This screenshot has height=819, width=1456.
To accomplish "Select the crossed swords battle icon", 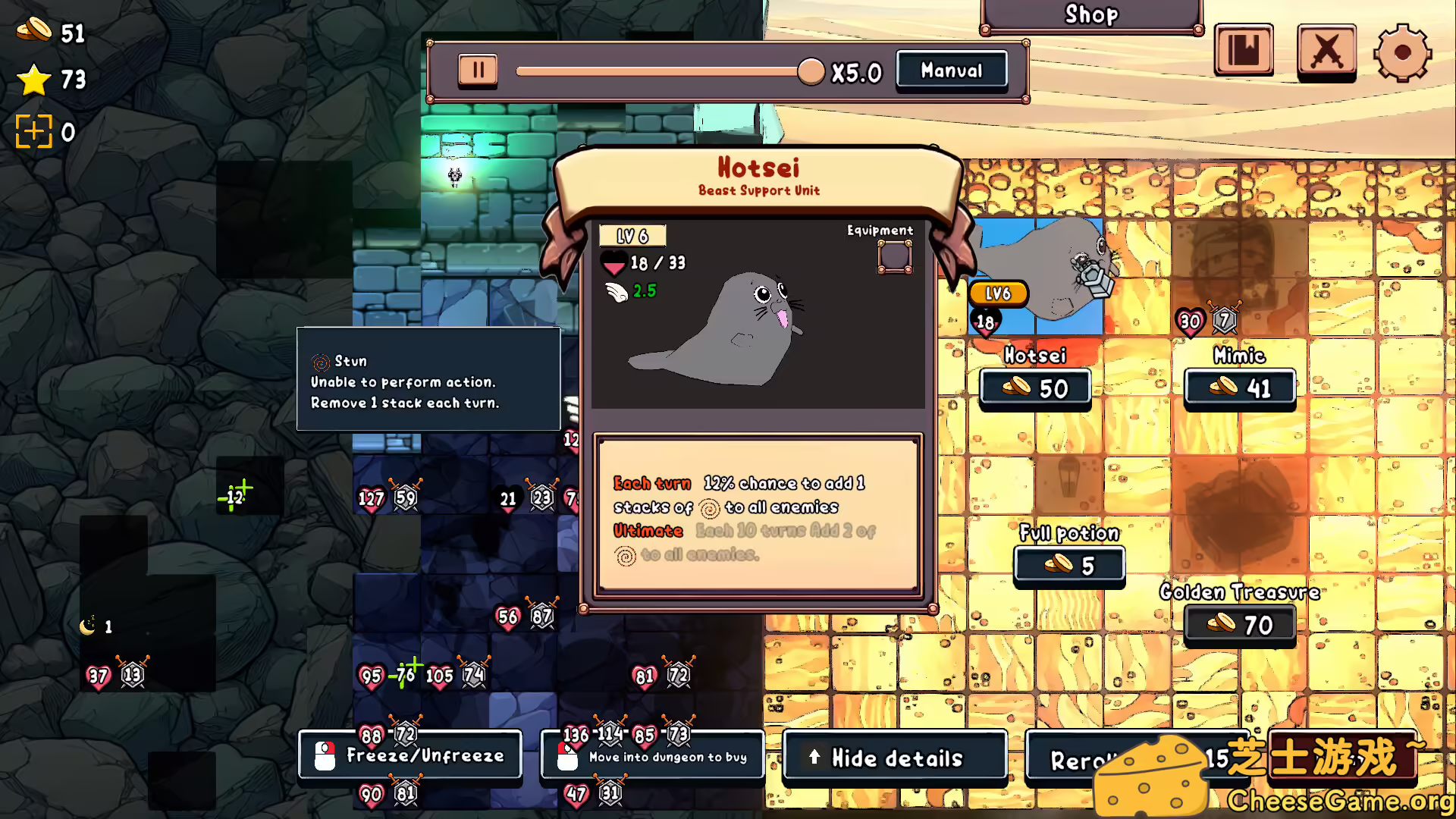I will tap(1326, 52).
